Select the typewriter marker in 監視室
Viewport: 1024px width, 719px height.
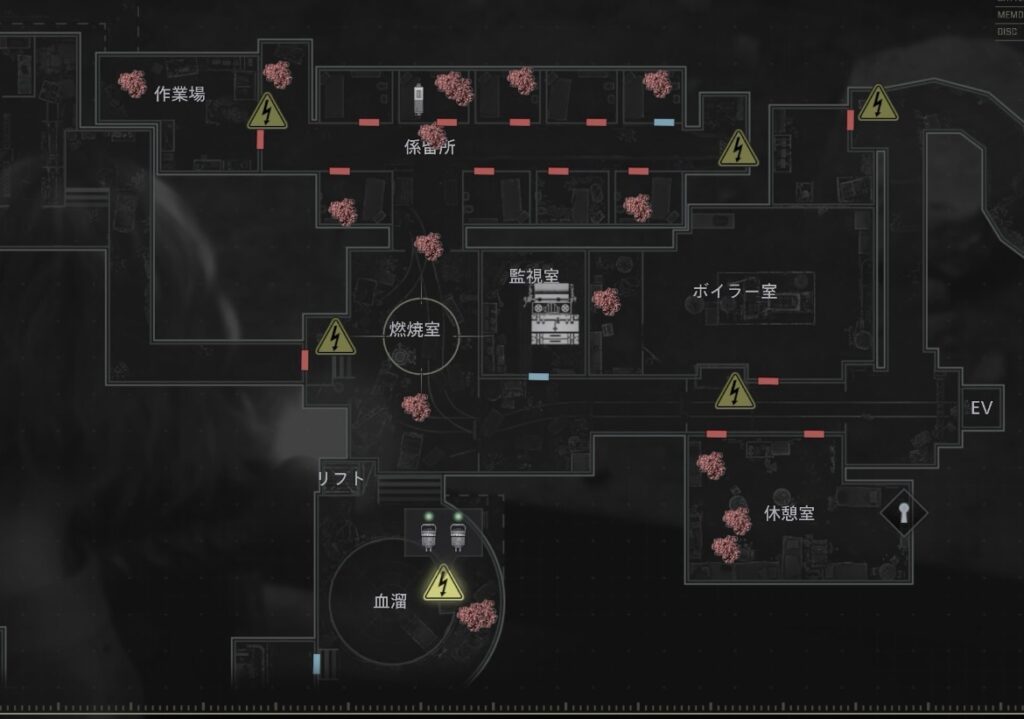[554, 314]
